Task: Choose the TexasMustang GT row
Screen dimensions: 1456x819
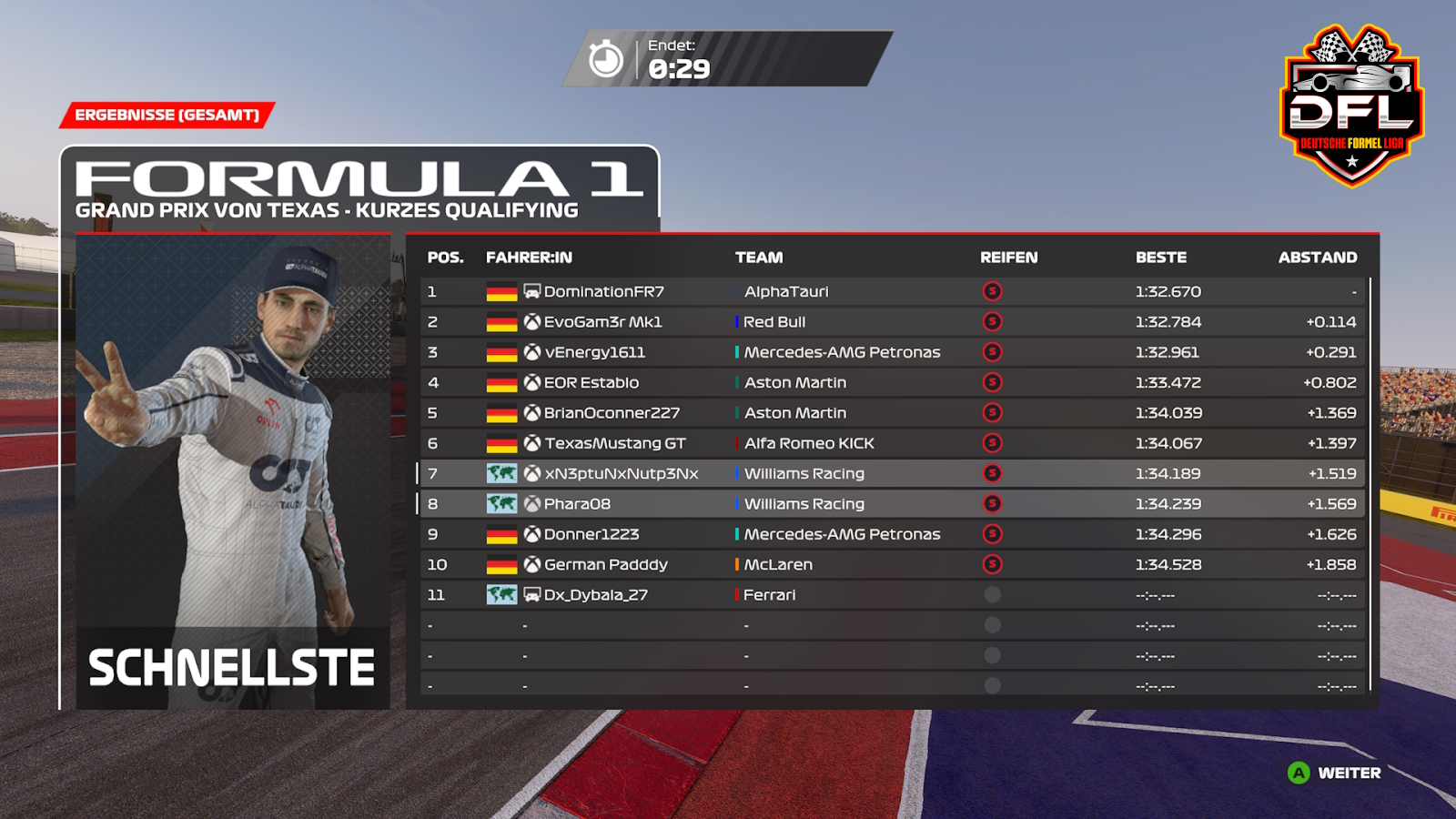Action: pos(615,443)
